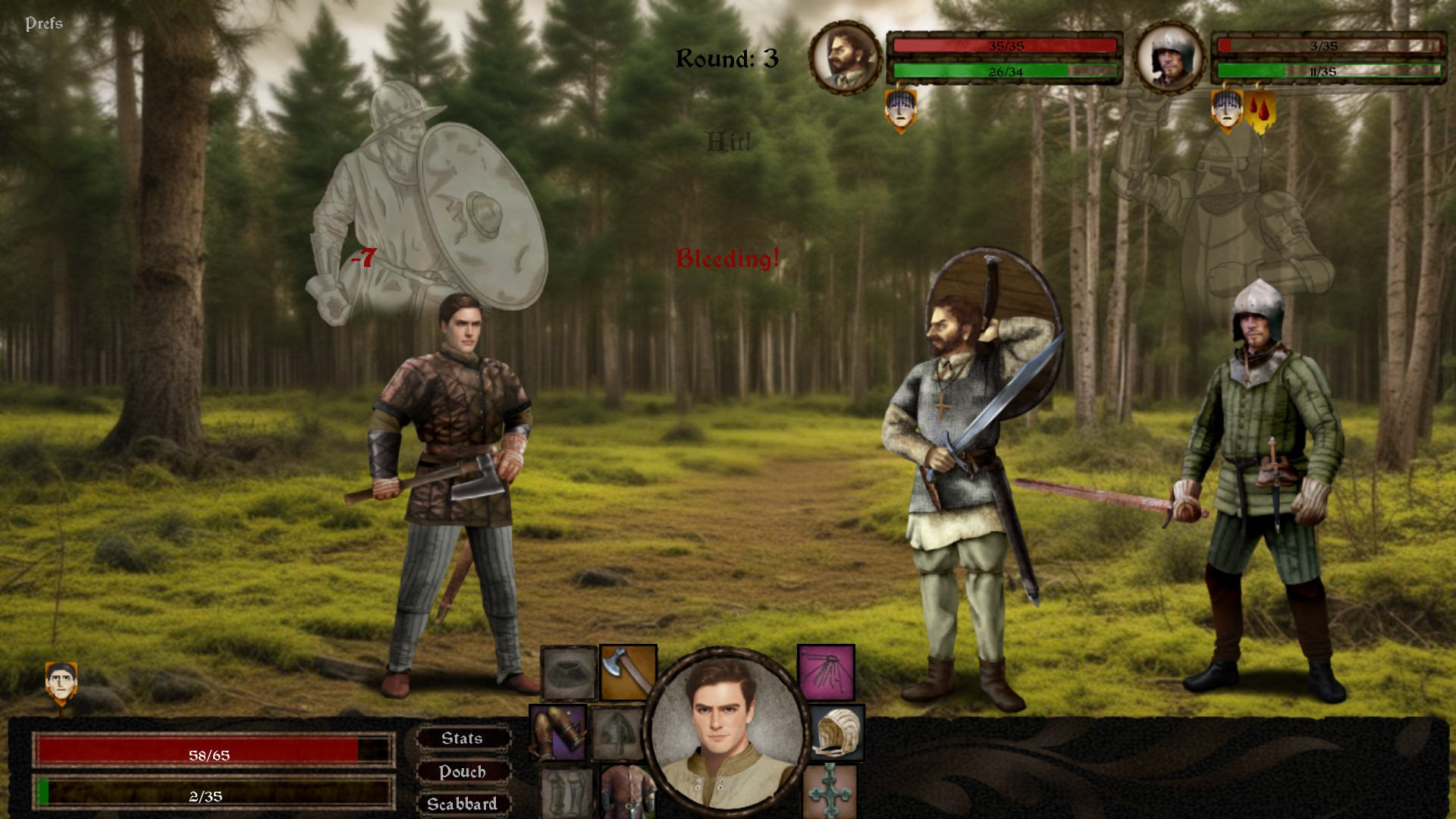Inspect the player's face status badge

61,682
